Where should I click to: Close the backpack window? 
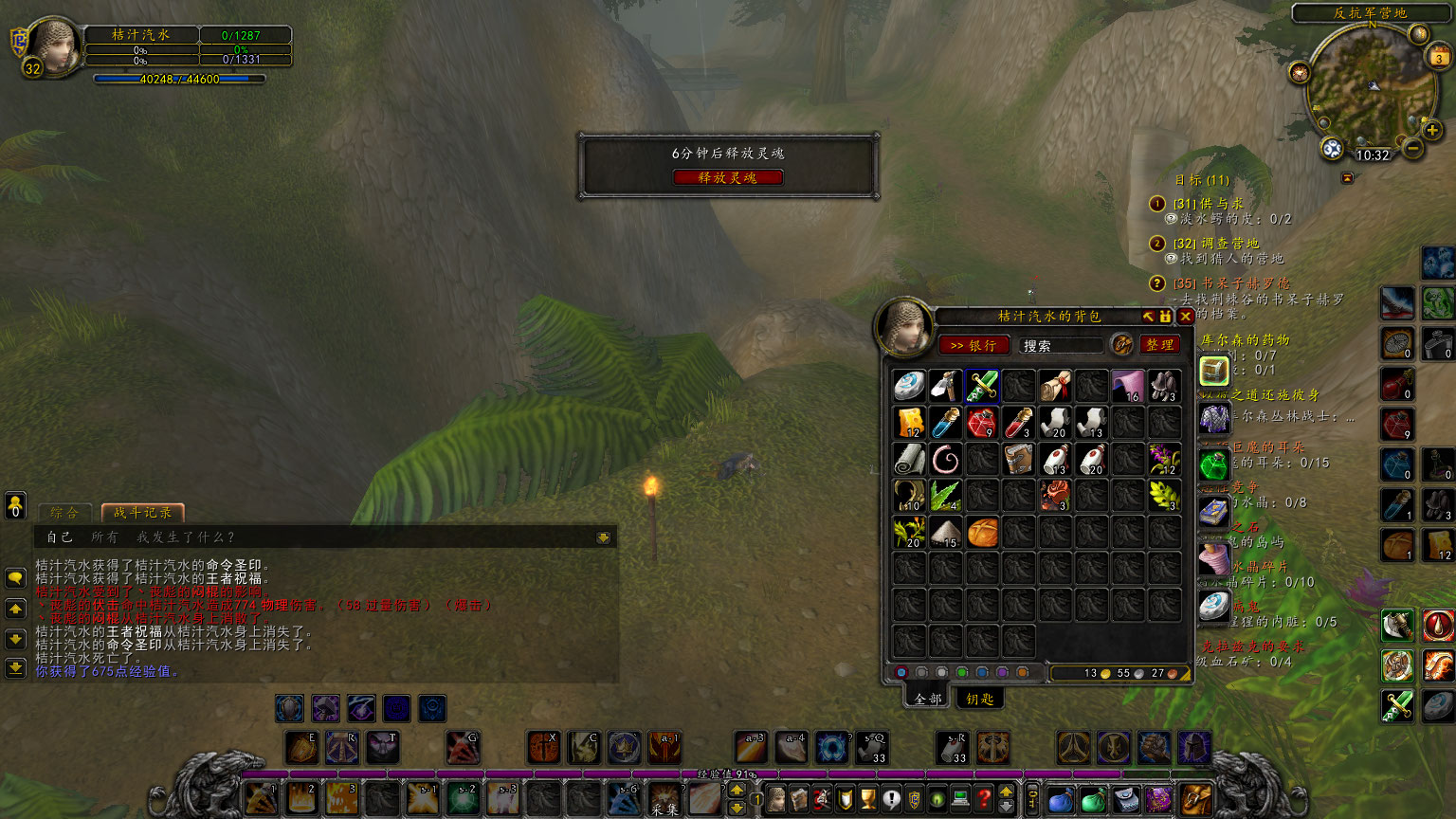point(1185,317)
